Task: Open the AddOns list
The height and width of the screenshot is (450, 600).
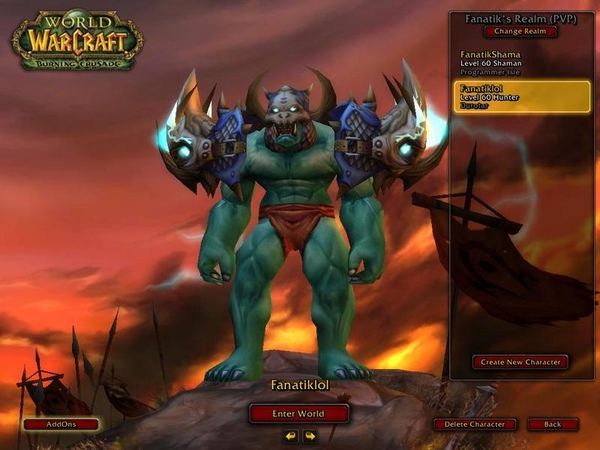Action: 61,424
